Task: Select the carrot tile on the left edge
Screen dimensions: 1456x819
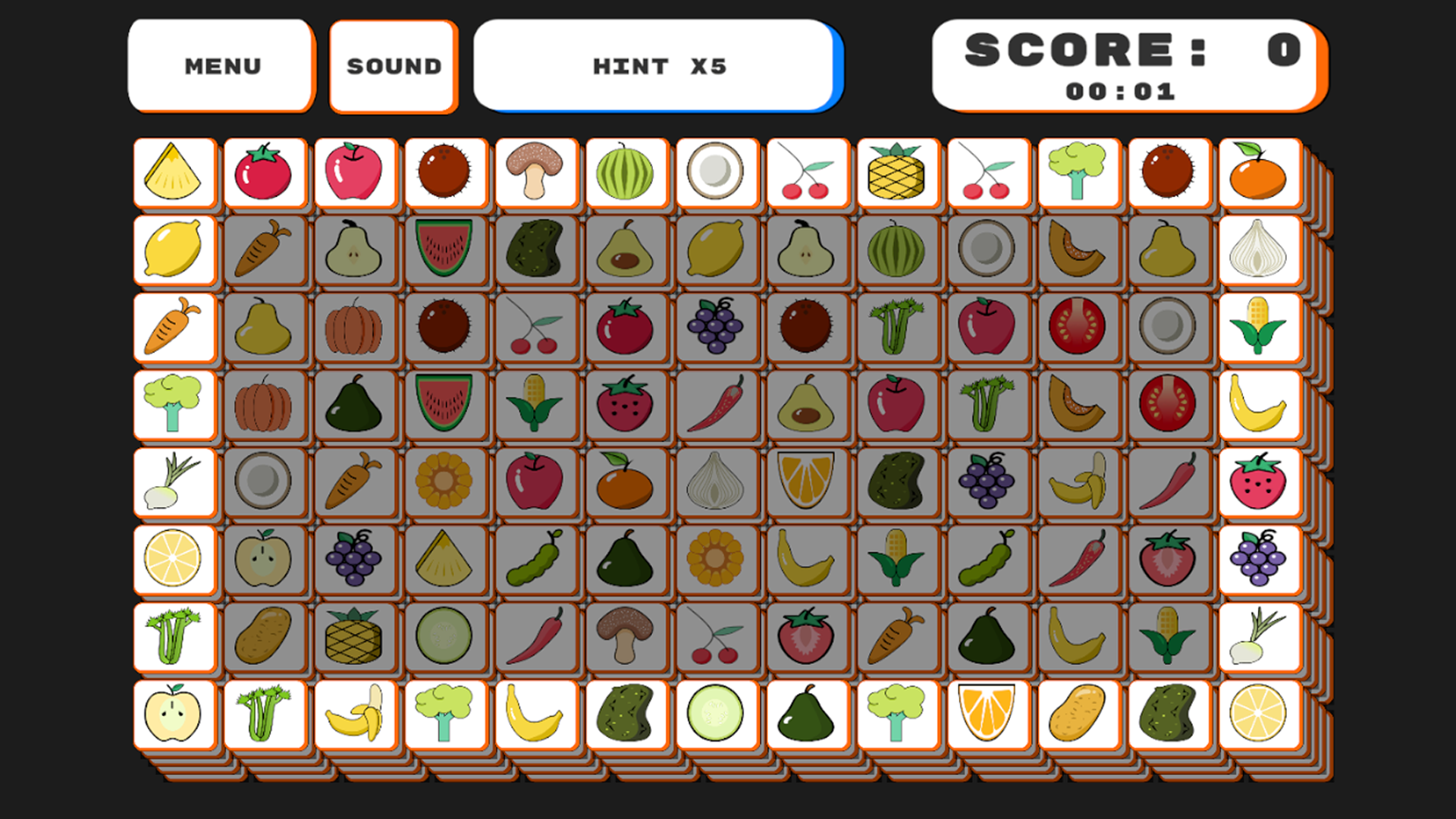Action: 174,328
